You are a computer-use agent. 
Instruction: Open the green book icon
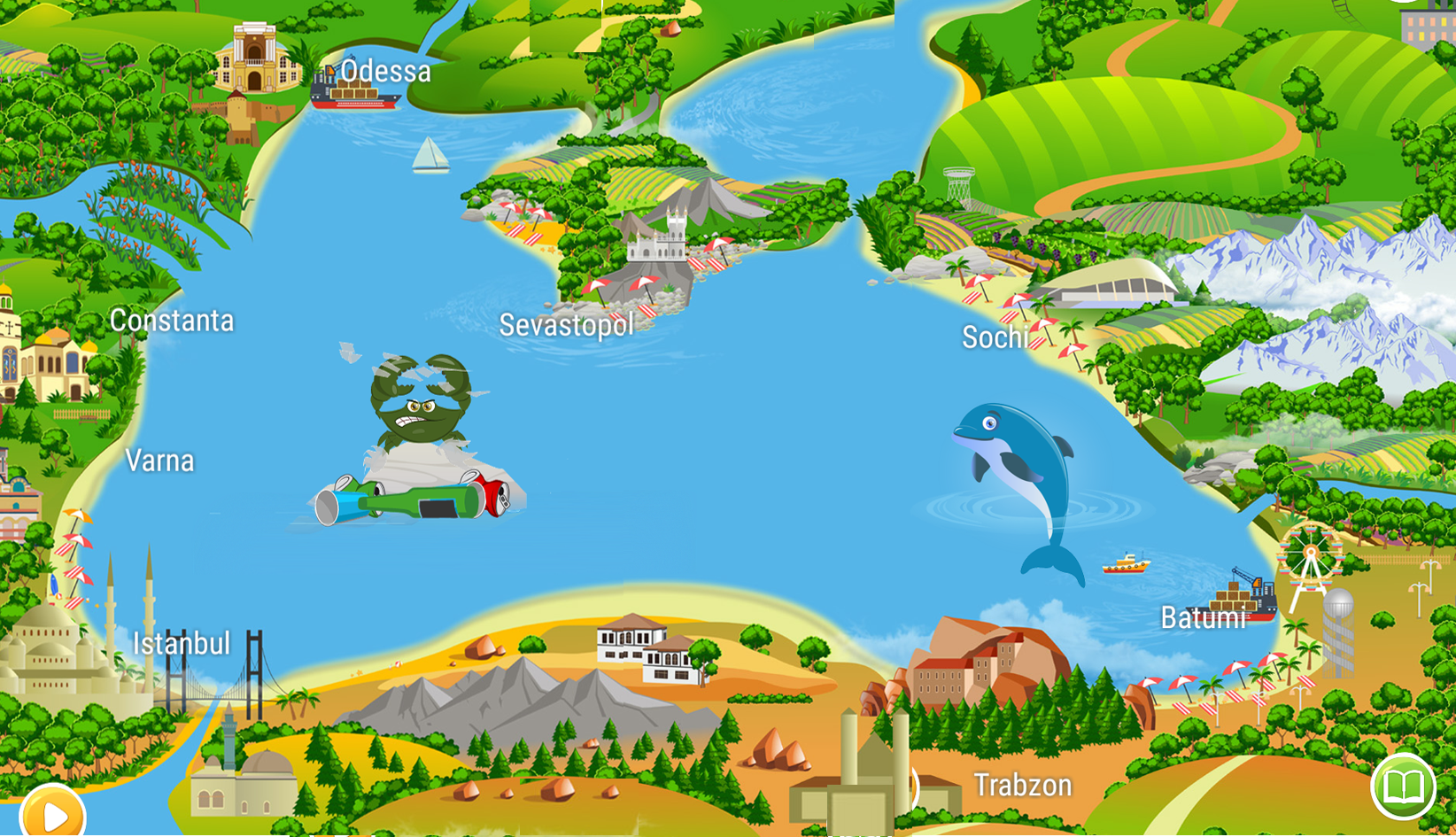point(1403,786)
